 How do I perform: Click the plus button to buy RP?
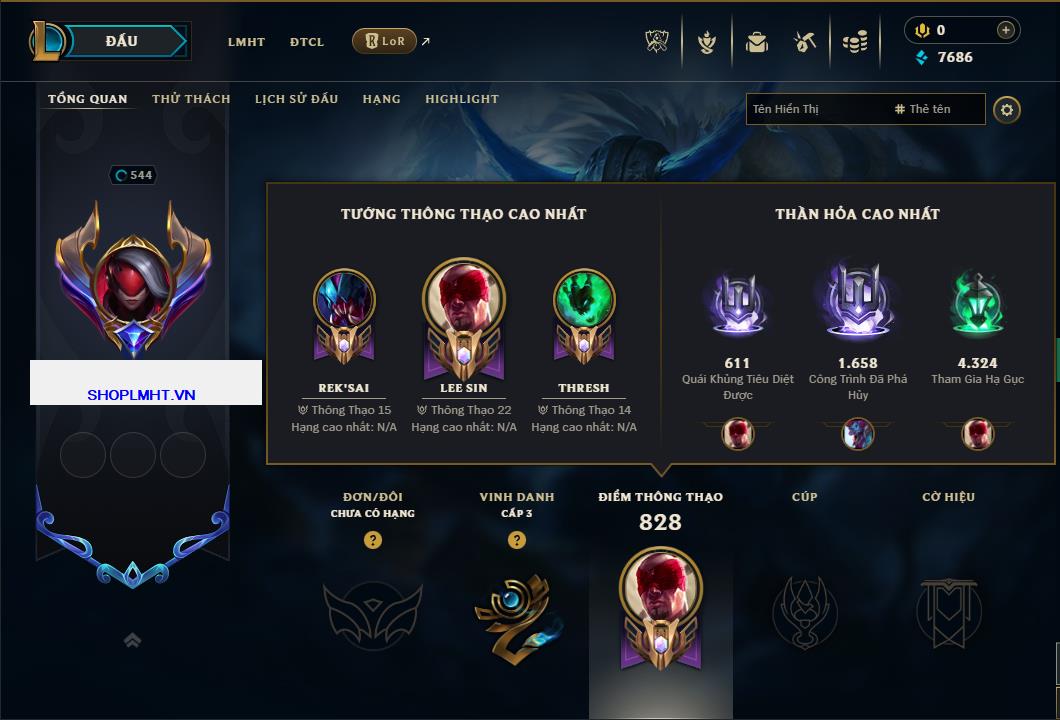[x=1005, y=30]
